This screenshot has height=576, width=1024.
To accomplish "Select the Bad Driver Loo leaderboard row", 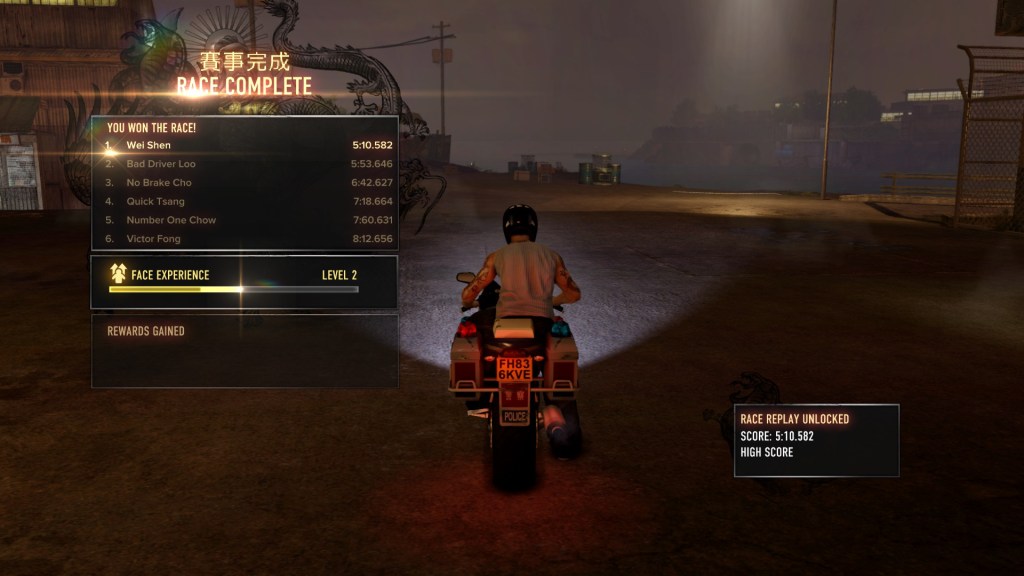I will [245, 164].
